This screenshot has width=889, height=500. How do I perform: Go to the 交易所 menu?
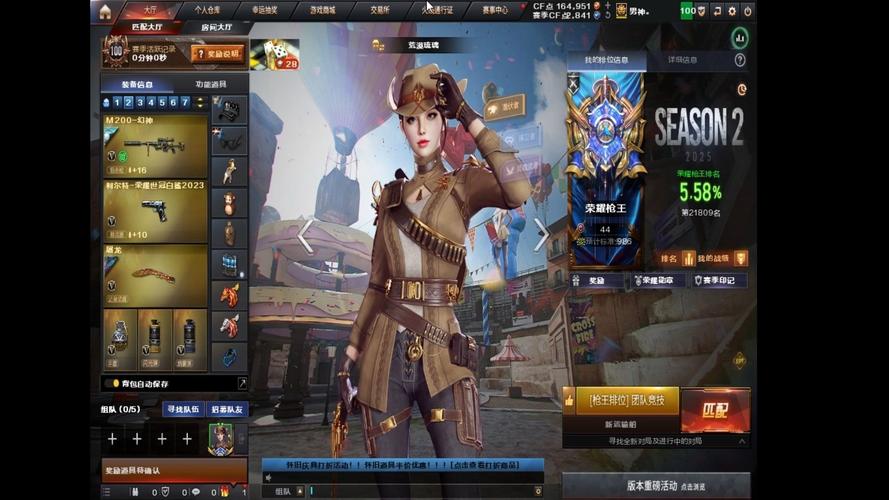379,10
